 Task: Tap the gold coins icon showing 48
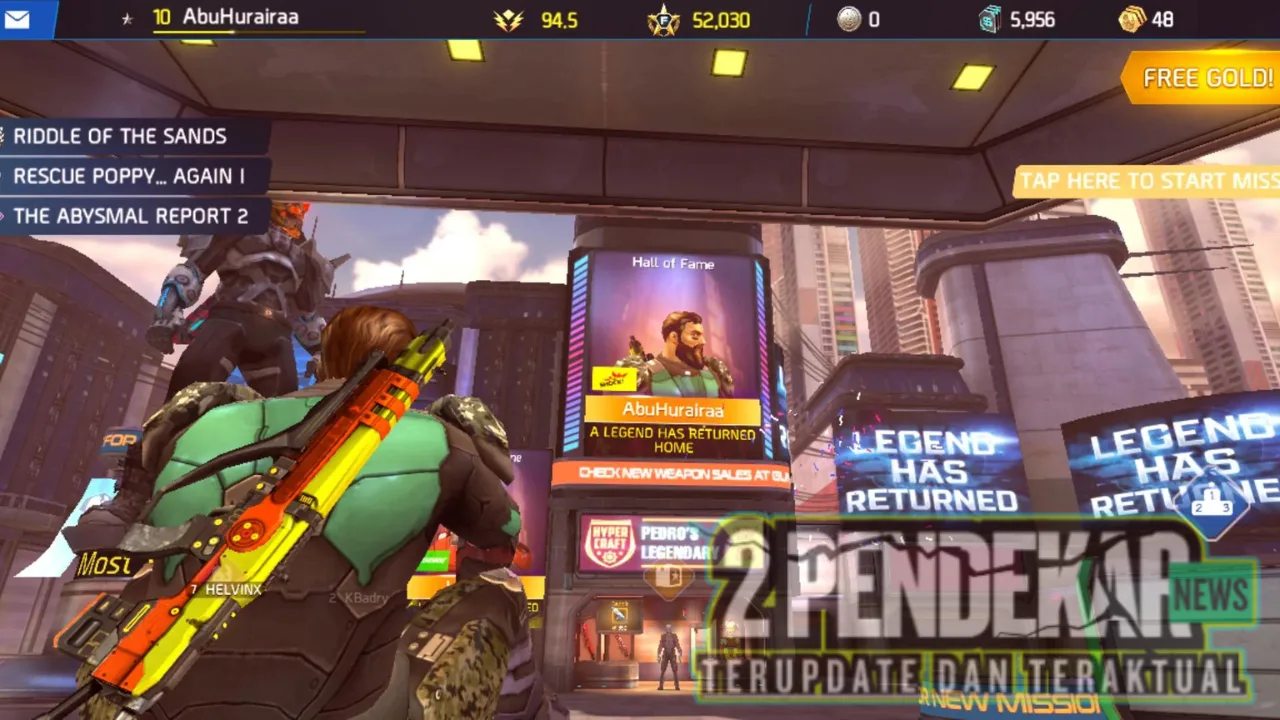[x=1132, y=19]
